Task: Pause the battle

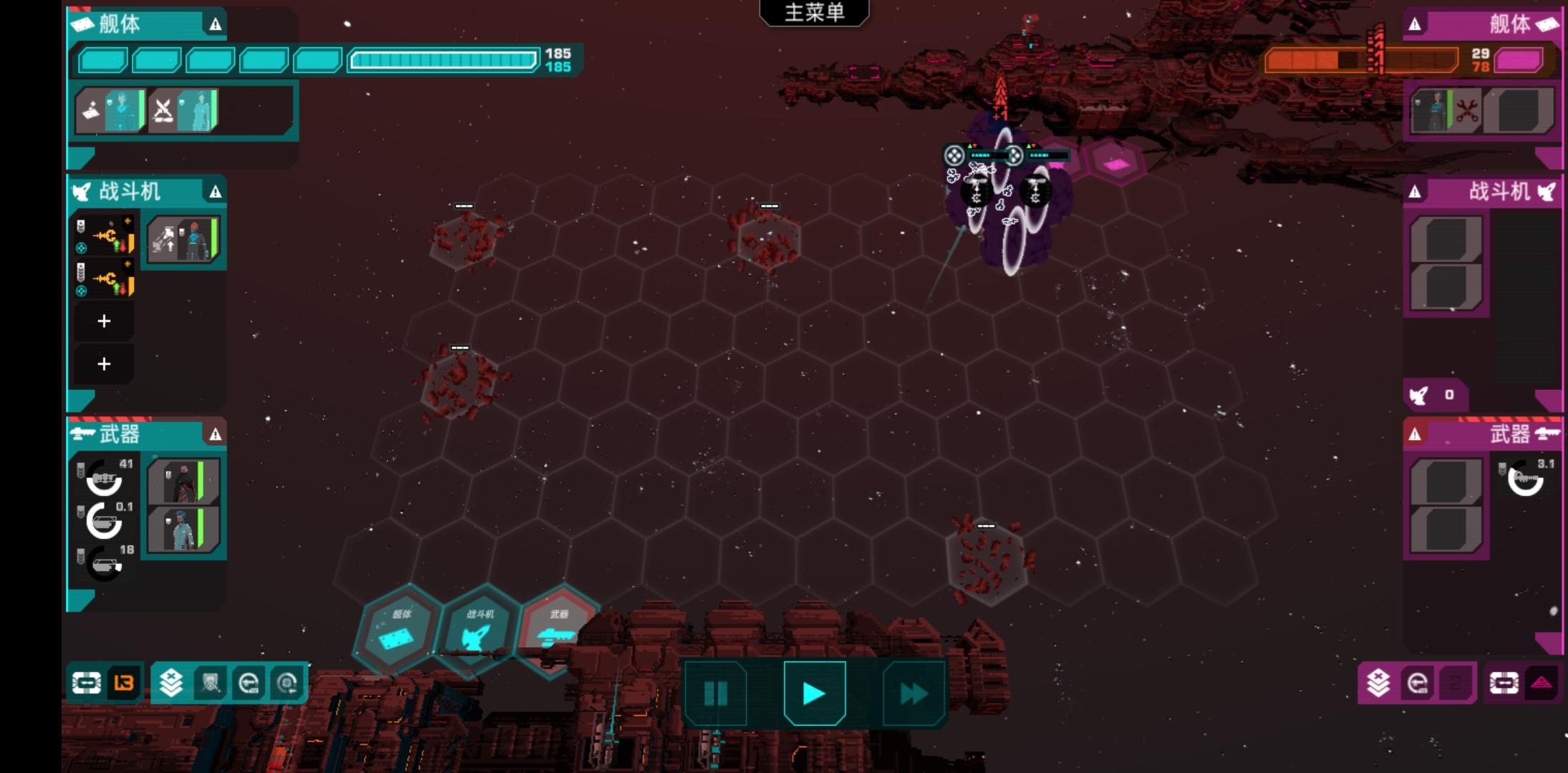Action: (715, 693)
